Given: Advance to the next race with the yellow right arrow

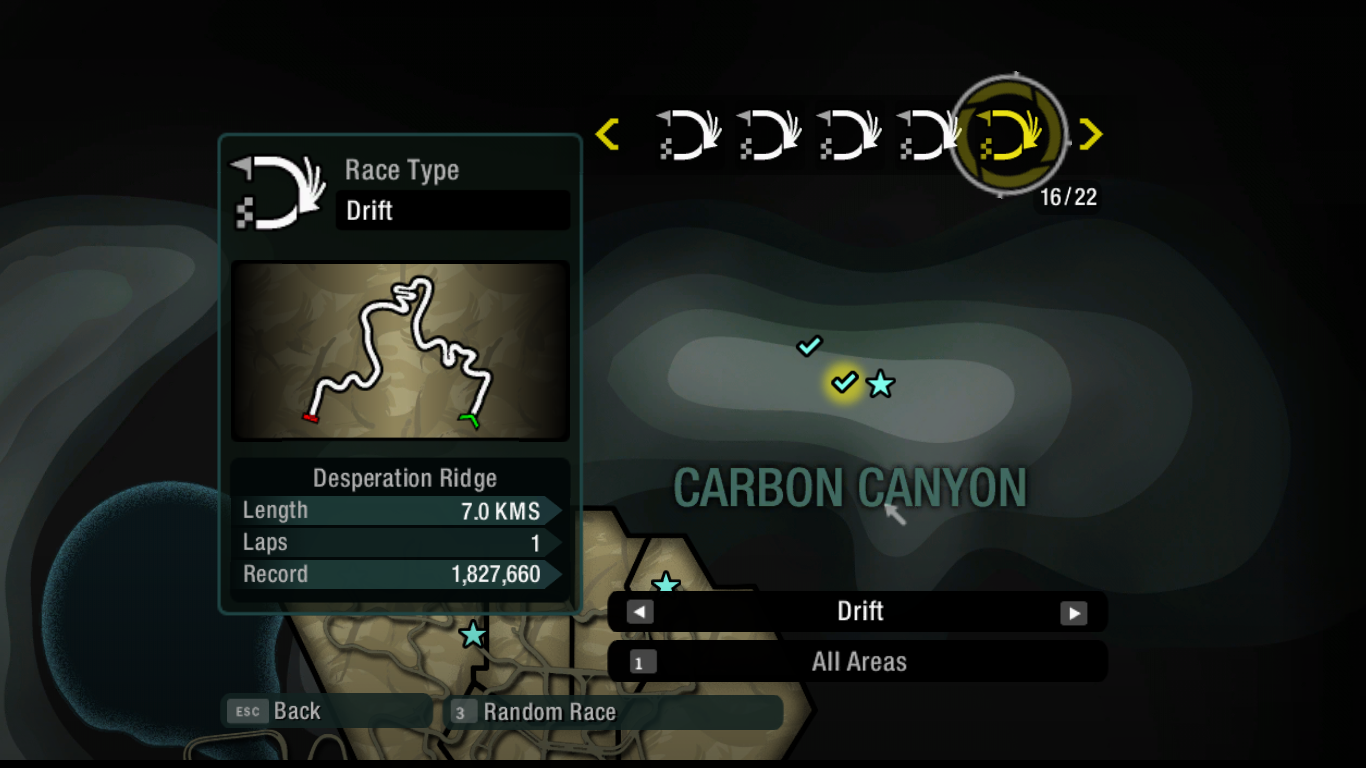Looking at the screenshot, I should click(1091, 134).
